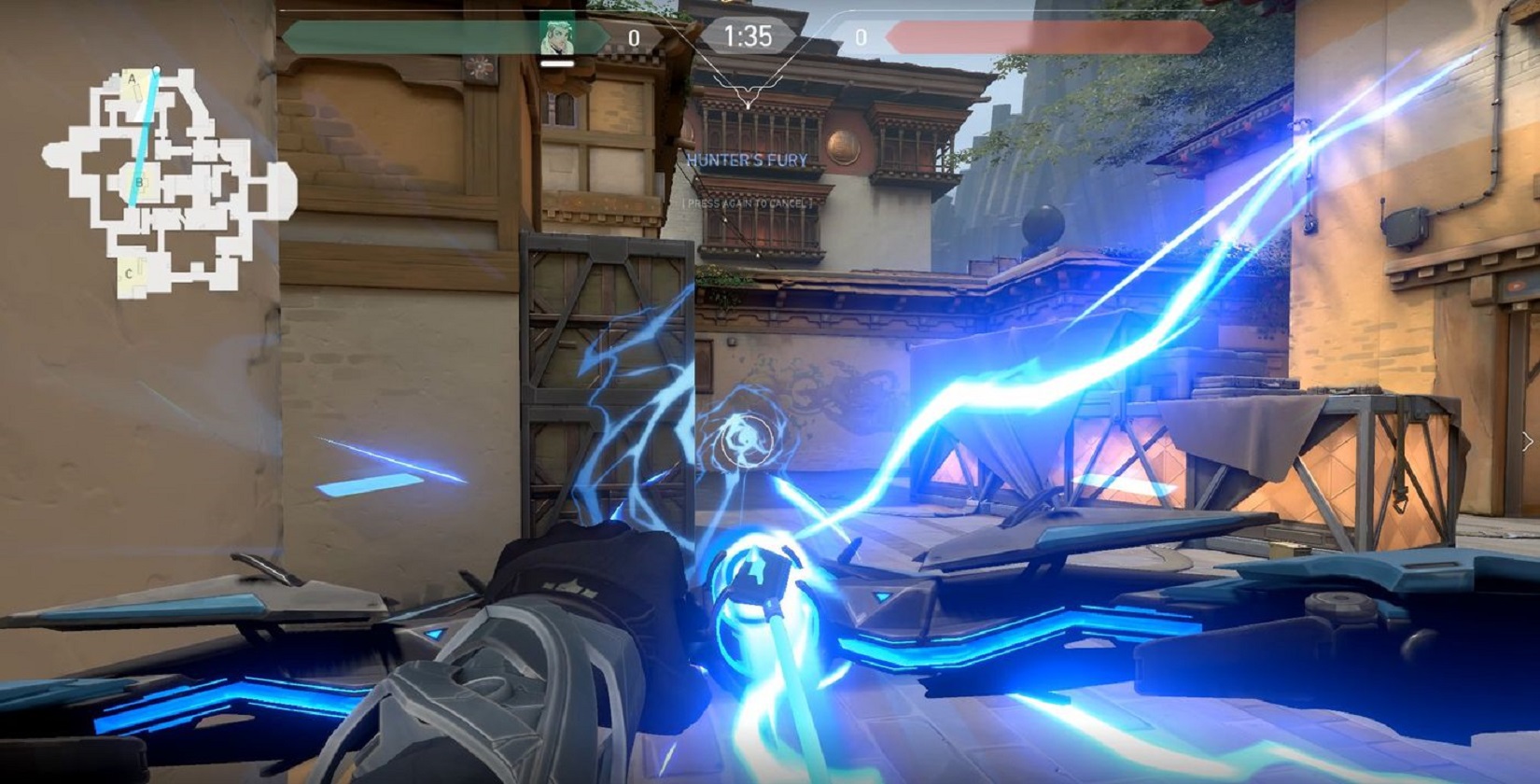
Task: Select the Sova agent portrait
Action: (558, 37)
